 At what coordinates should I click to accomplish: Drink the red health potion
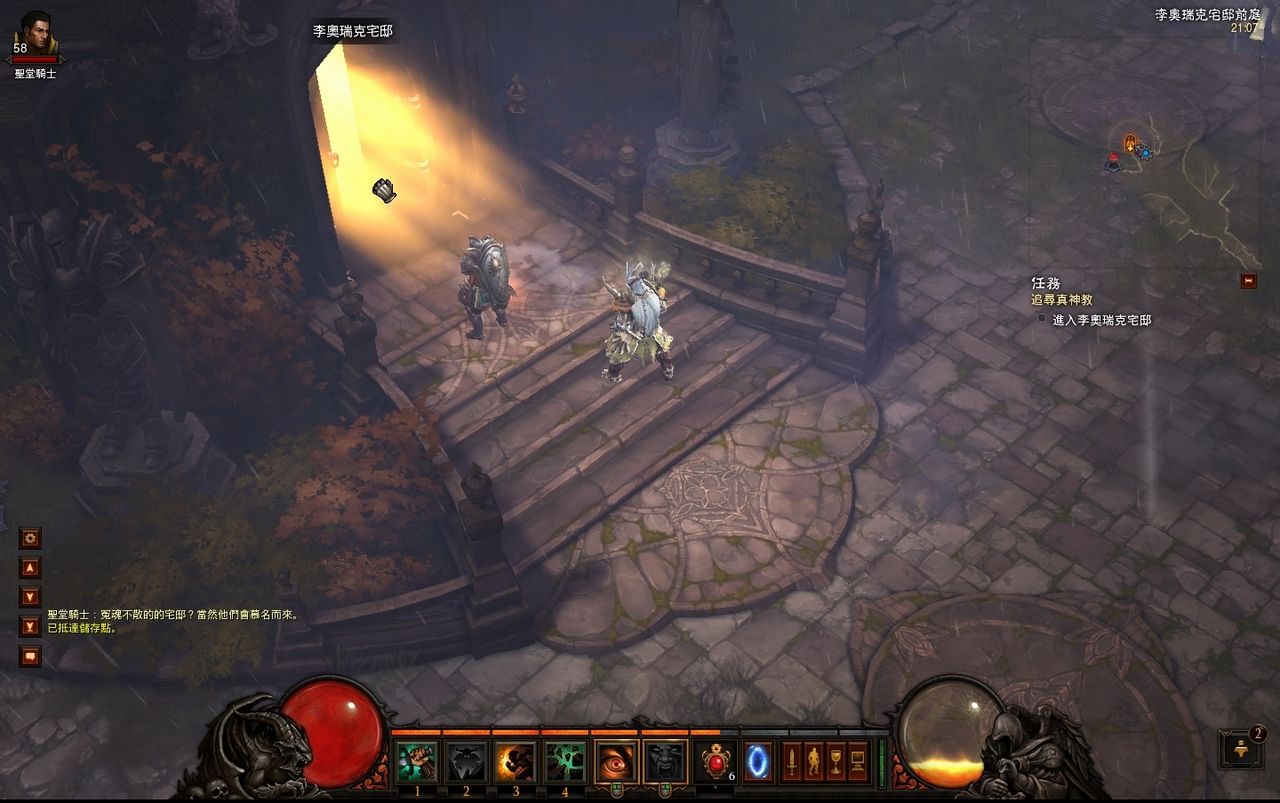click(716, 762)
